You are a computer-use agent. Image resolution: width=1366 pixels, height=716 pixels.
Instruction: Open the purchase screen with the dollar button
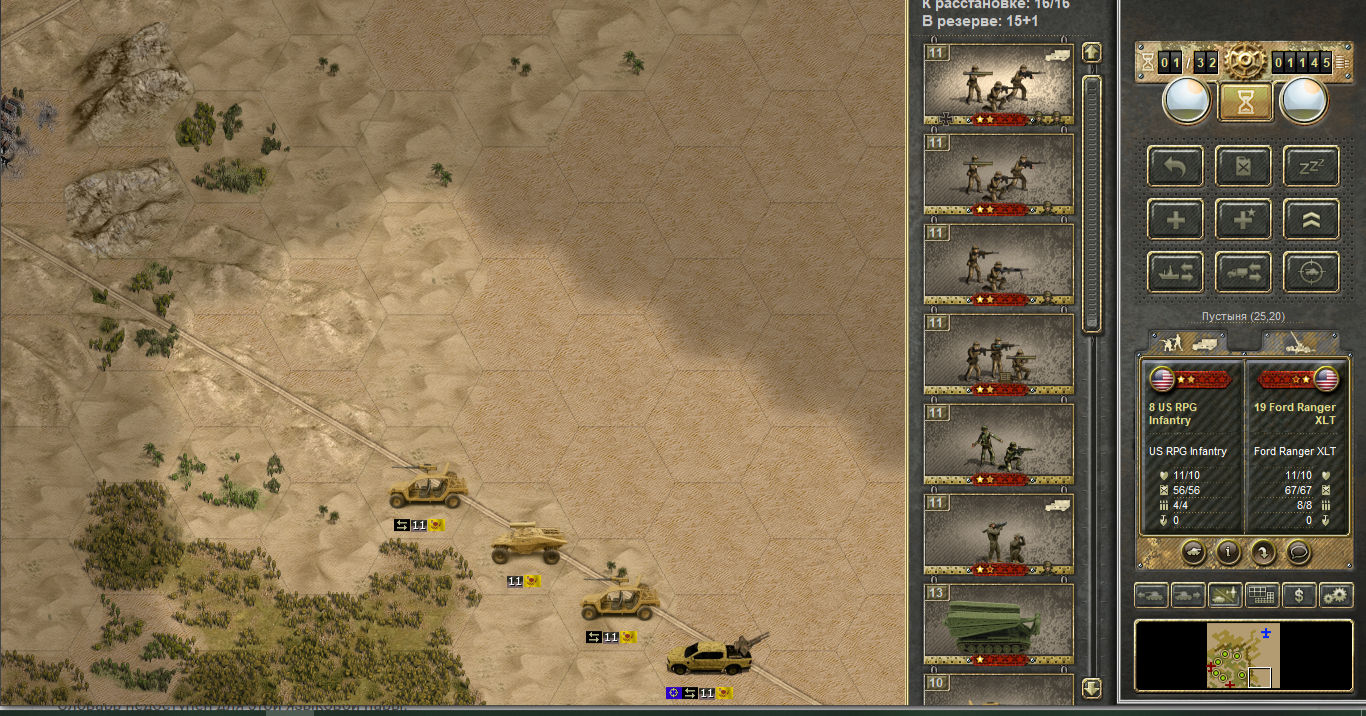tap(1299, 596)
